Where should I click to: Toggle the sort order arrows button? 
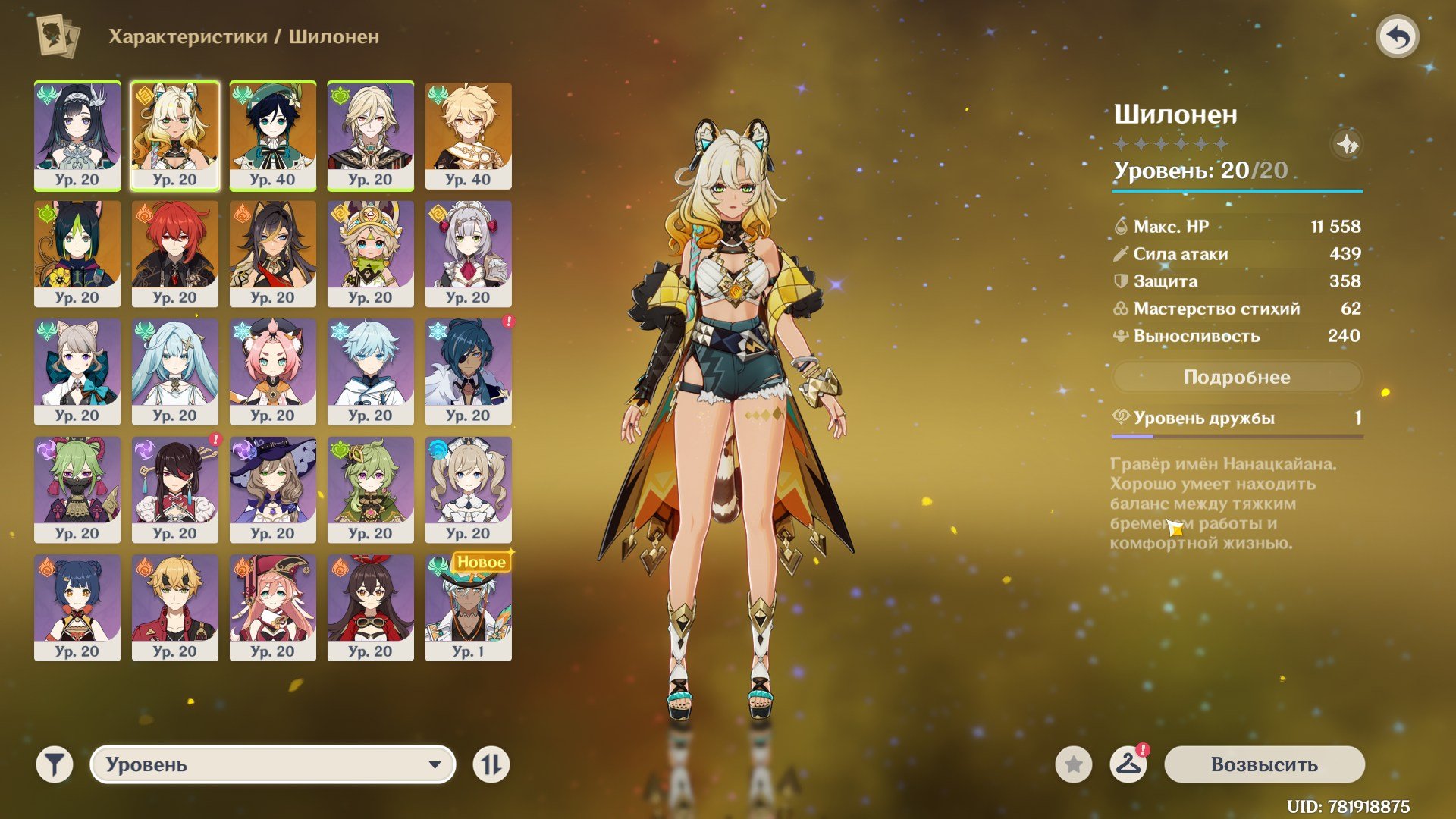[x=491, y=764]
